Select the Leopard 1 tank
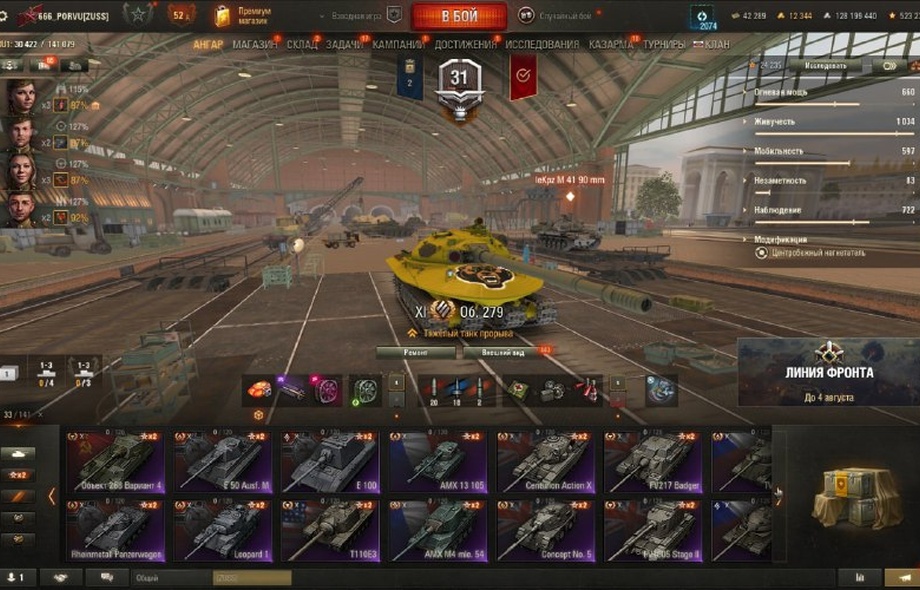 click(222, 531)
